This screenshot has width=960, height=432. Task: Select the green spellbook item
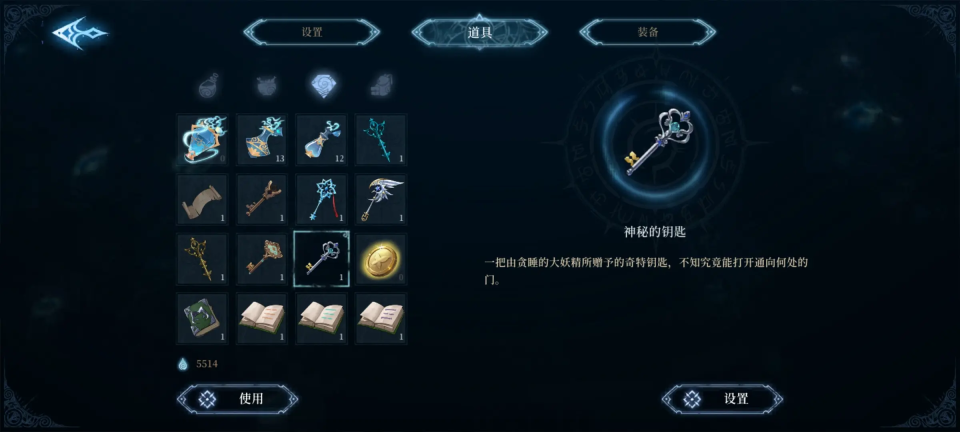[202, 318]
